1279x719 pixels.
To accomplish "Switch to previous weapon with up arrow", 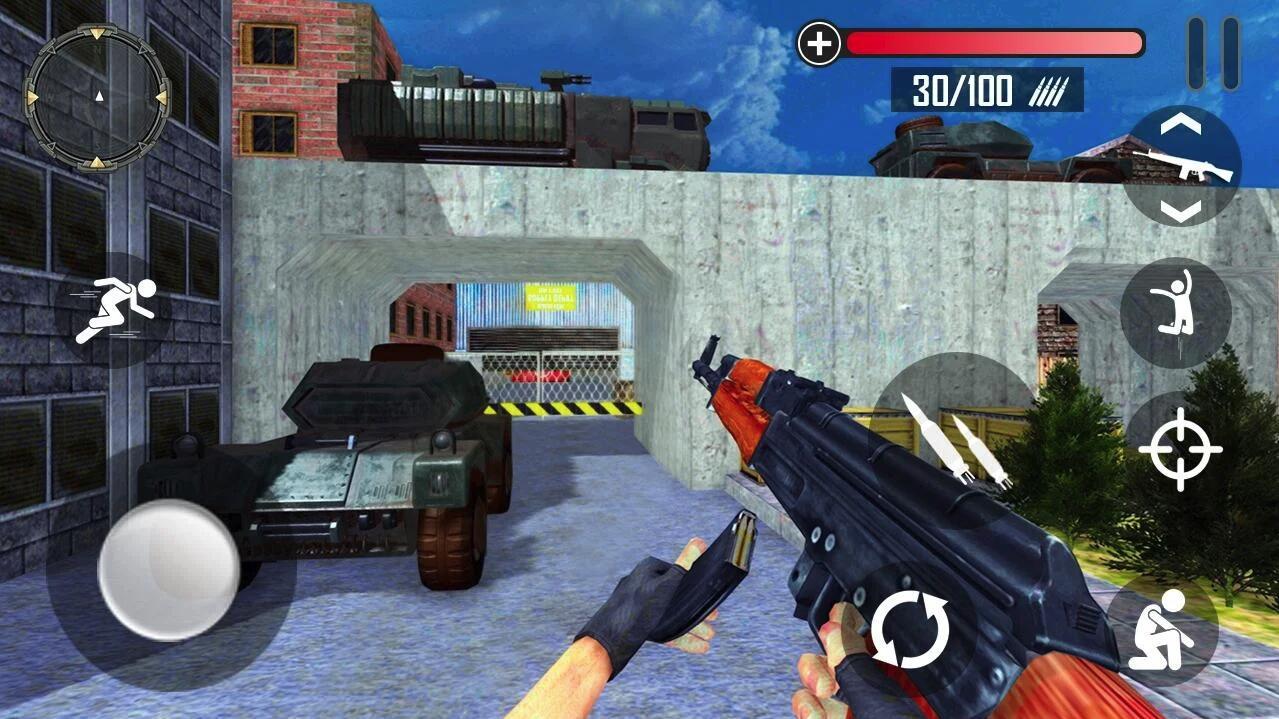I will [1183, 125].
